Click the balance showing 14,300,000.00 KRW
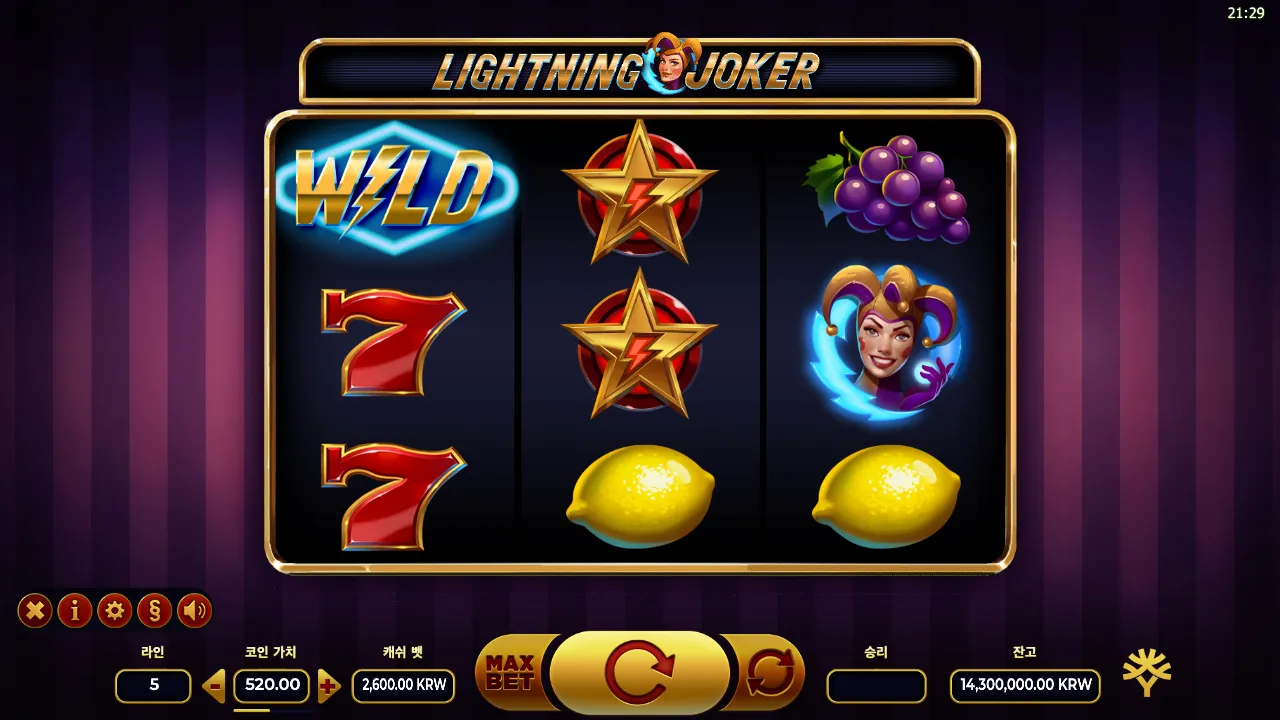 coord(1023,686)
